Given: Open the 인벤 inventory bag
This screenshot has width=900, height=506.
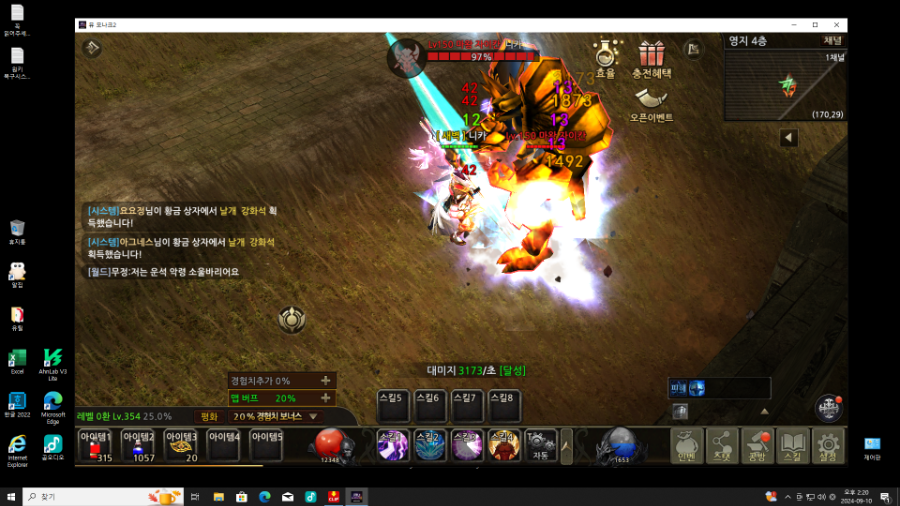Looking at the screenshot, I should click(686, 445).
